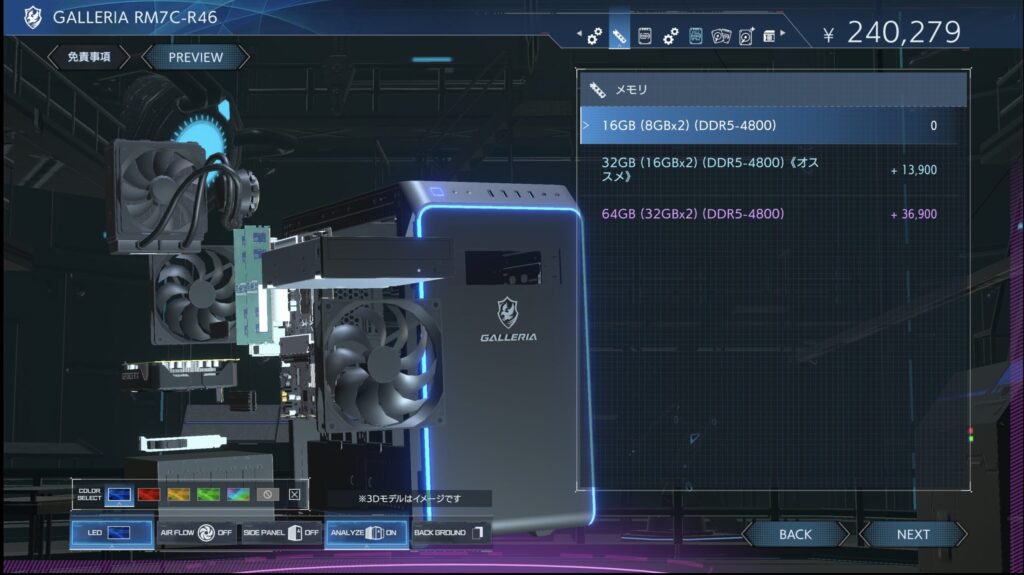
Task: Choose the red LED color swatch
Action: tap(150, 494)
